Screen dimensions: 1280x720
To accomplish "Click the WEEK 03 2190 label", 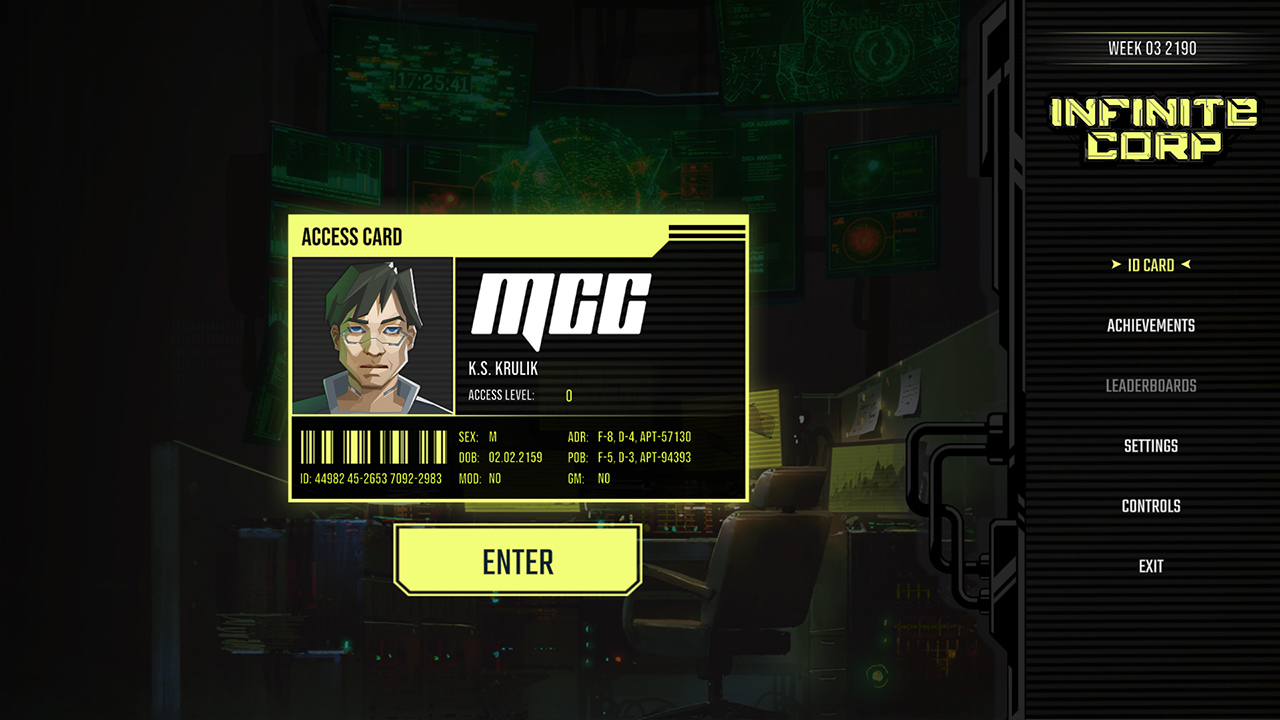I will 1151,47.
